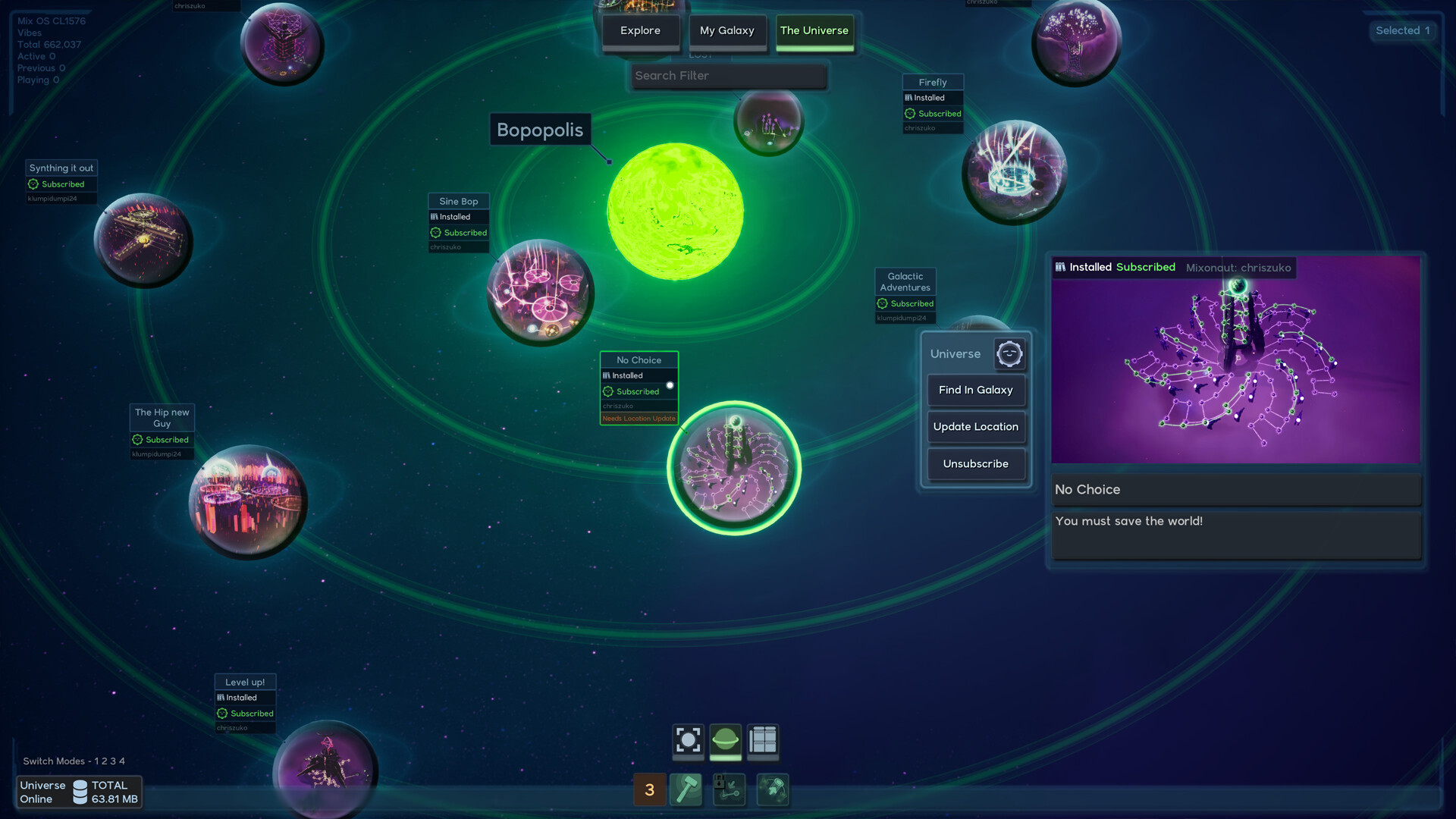This screenshot has height=819, width=1456.
Task: Select The Universe tab
Action: tap(814, 31)
